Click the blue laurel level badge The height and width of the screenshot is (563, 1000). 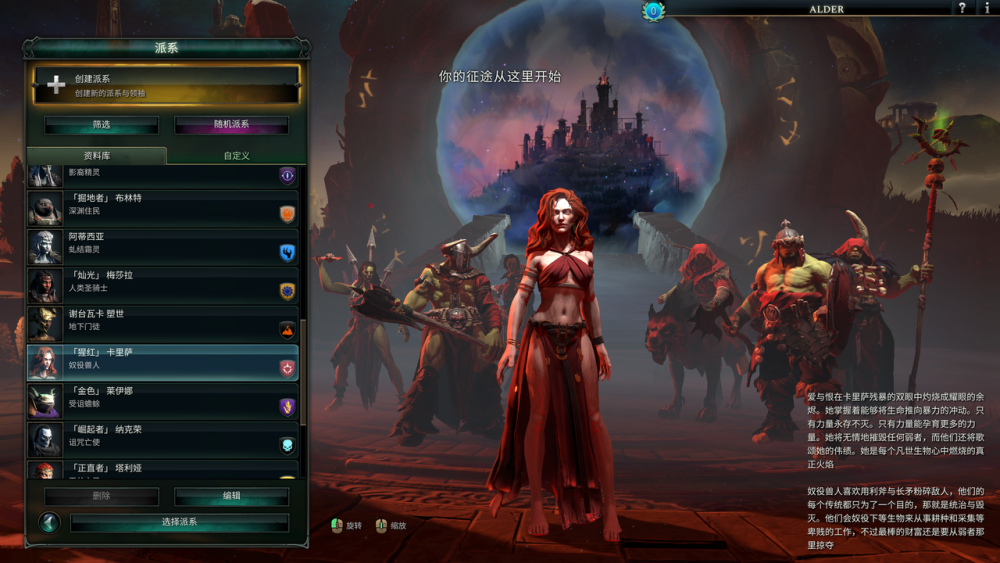click(653, 10)
